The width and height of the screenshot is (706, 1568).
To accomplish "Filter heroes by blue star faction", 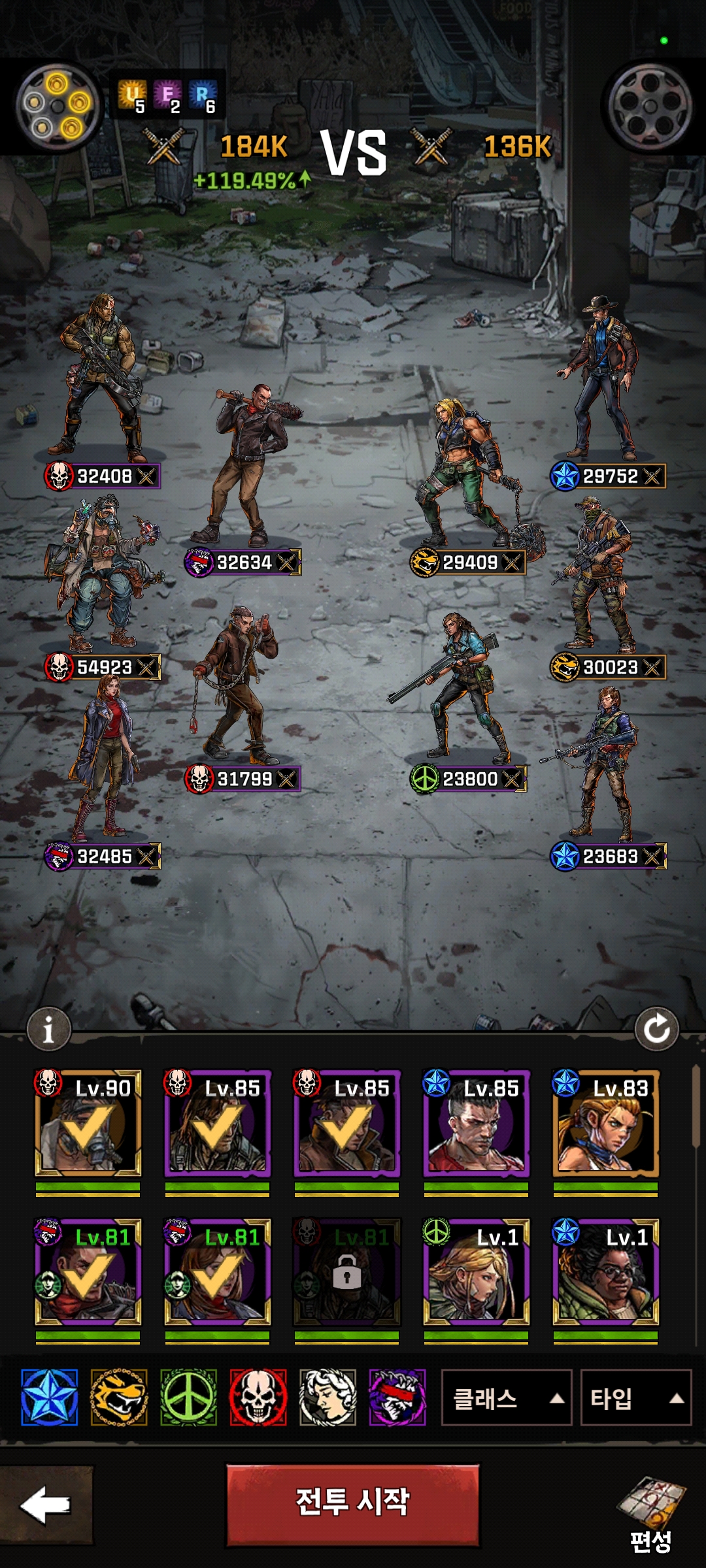I will pyautogui.click(x=49, y=1397).
